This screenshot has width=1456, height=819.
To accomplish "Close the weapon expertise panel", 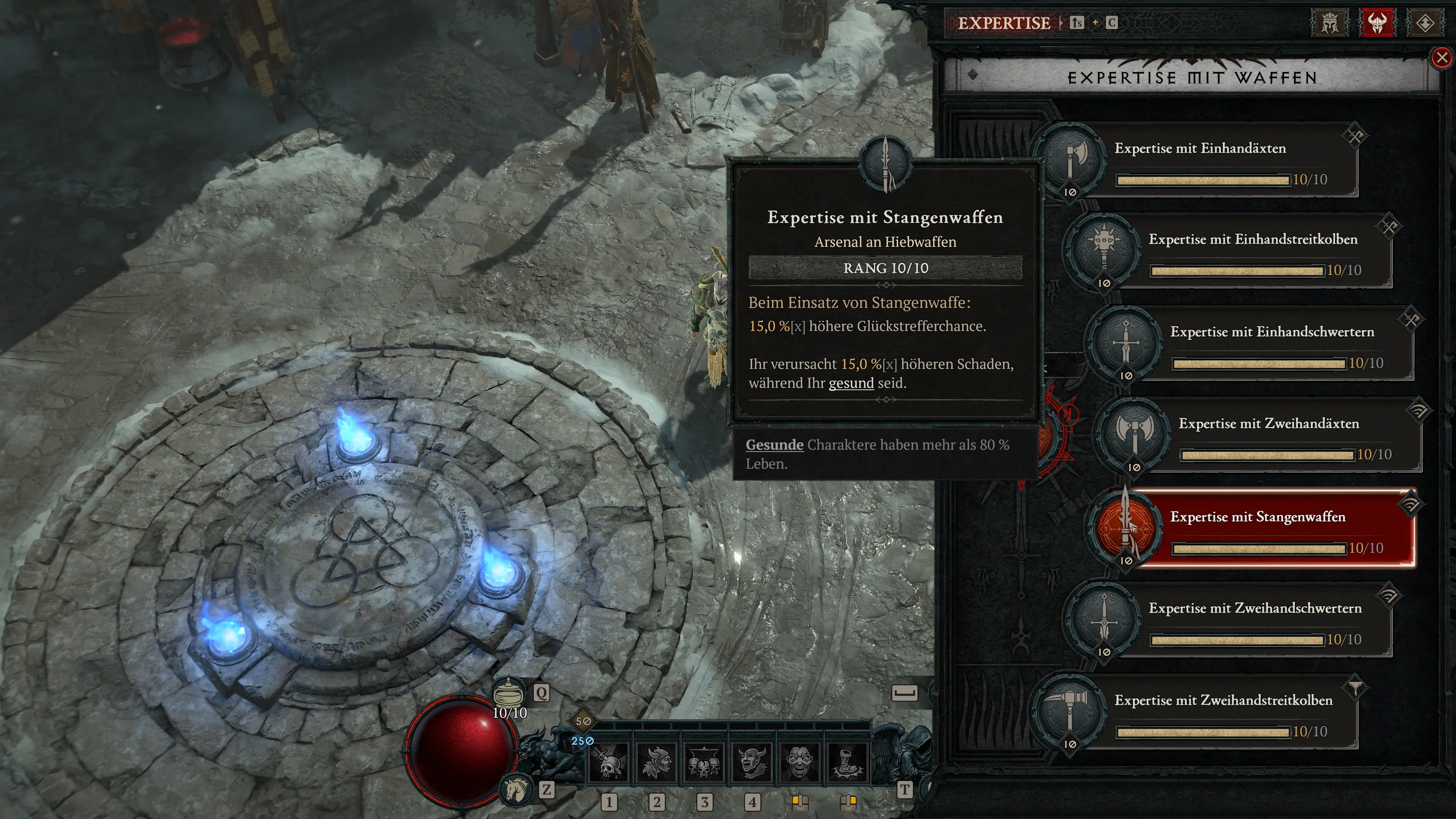I will pyautogui.click(x=1441, y=58).
